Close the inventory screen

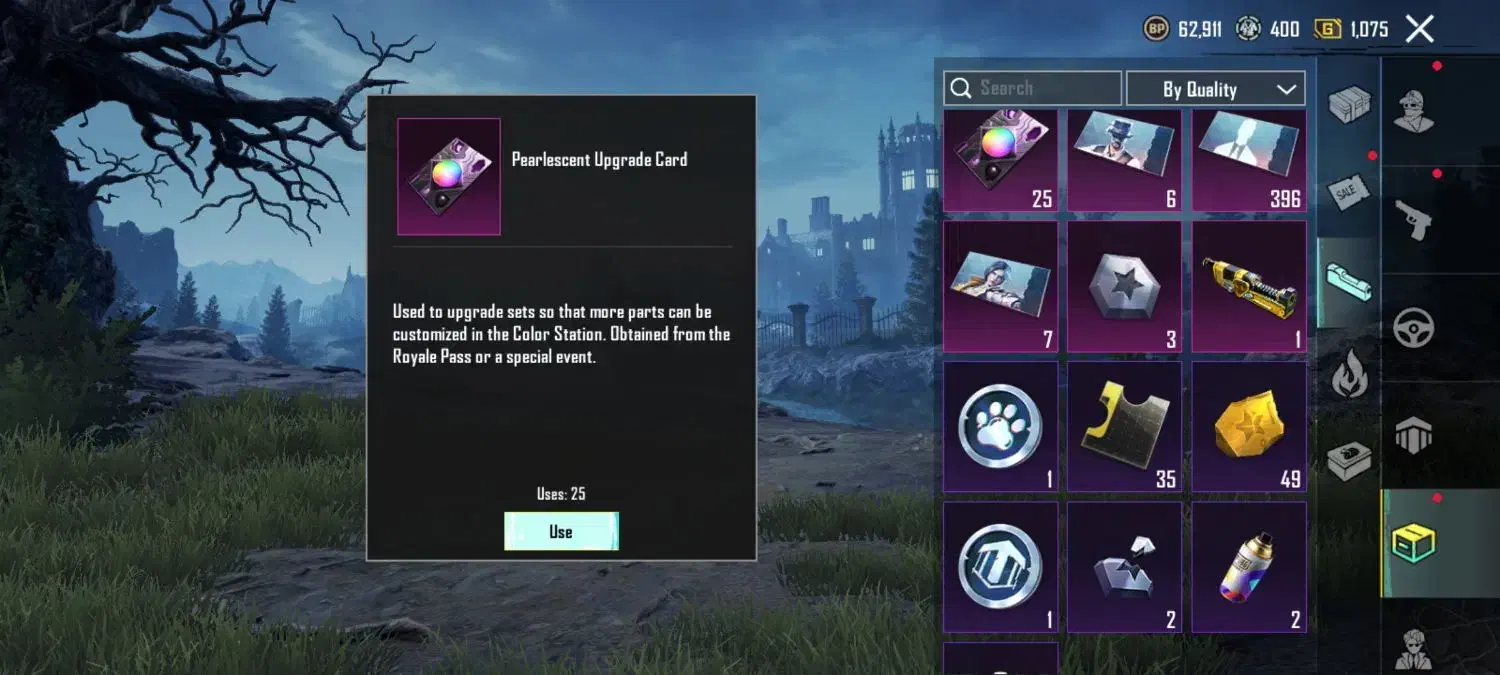[x=1419, y=29]
